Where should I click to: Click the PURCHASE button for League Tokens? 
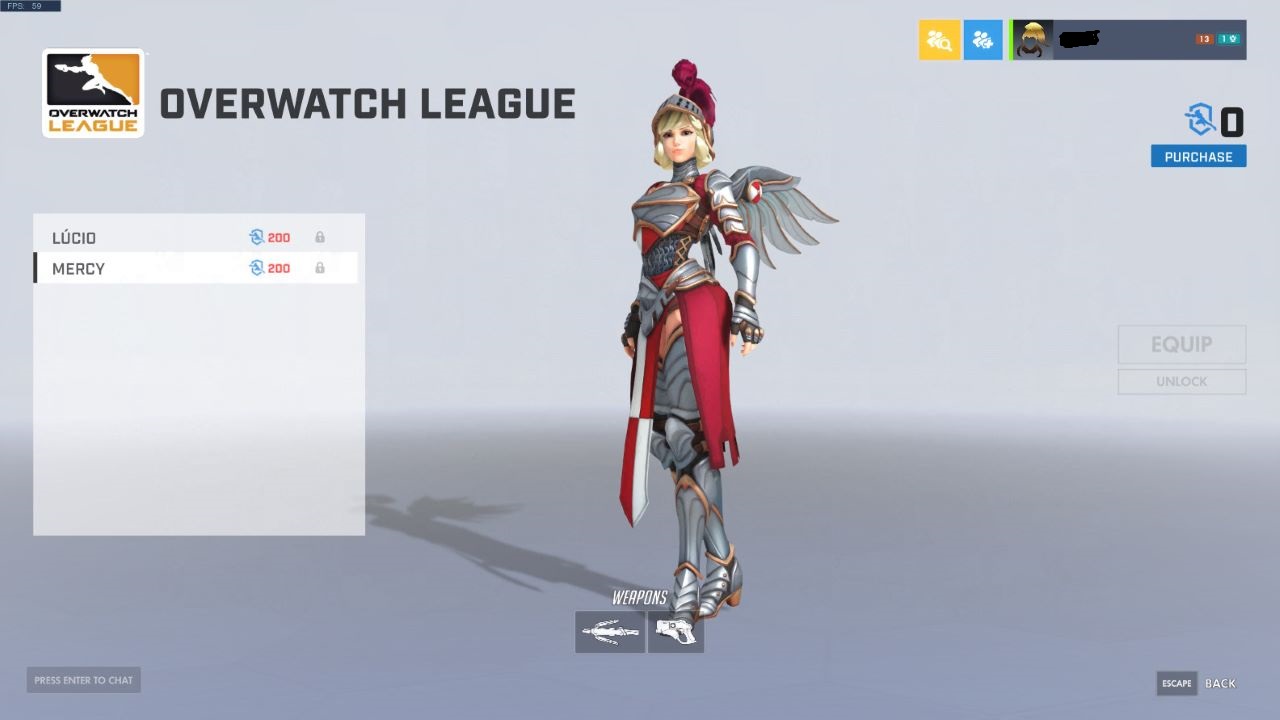pos(1198,156)
